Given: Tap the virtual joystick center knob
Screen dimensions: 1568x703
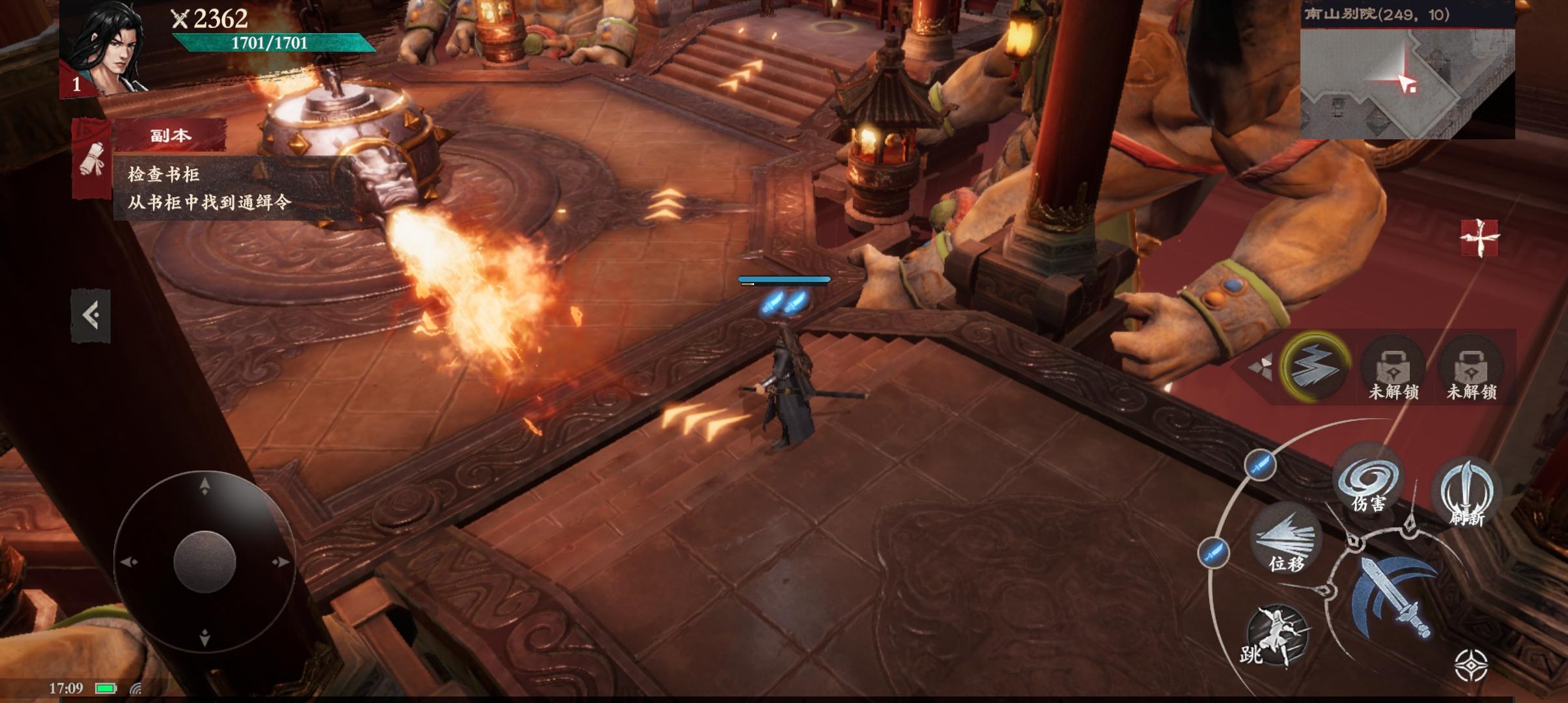Looking at the screenshot, I should coord(204,561).
